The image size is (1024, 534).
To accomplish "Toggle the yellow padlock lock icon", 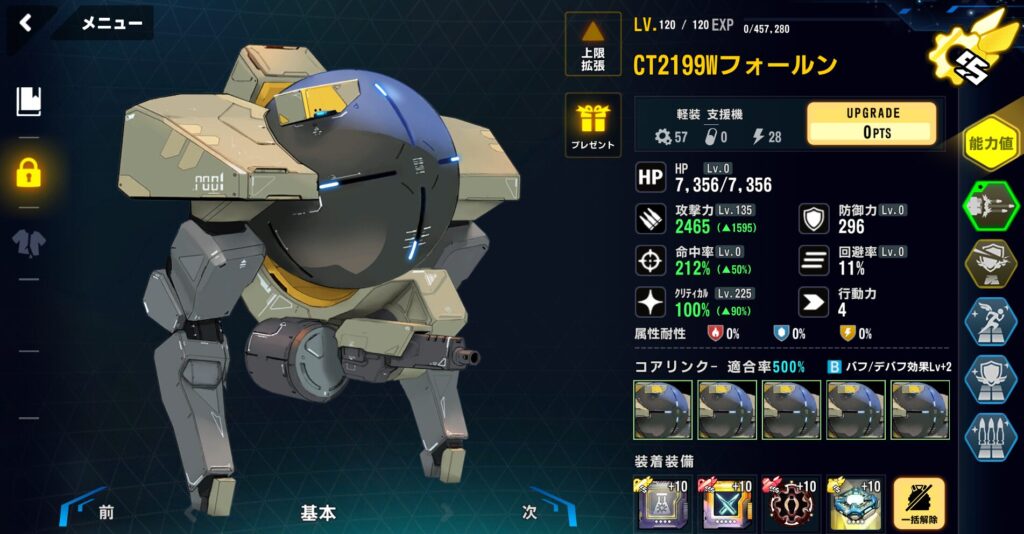I will [28, 172].
